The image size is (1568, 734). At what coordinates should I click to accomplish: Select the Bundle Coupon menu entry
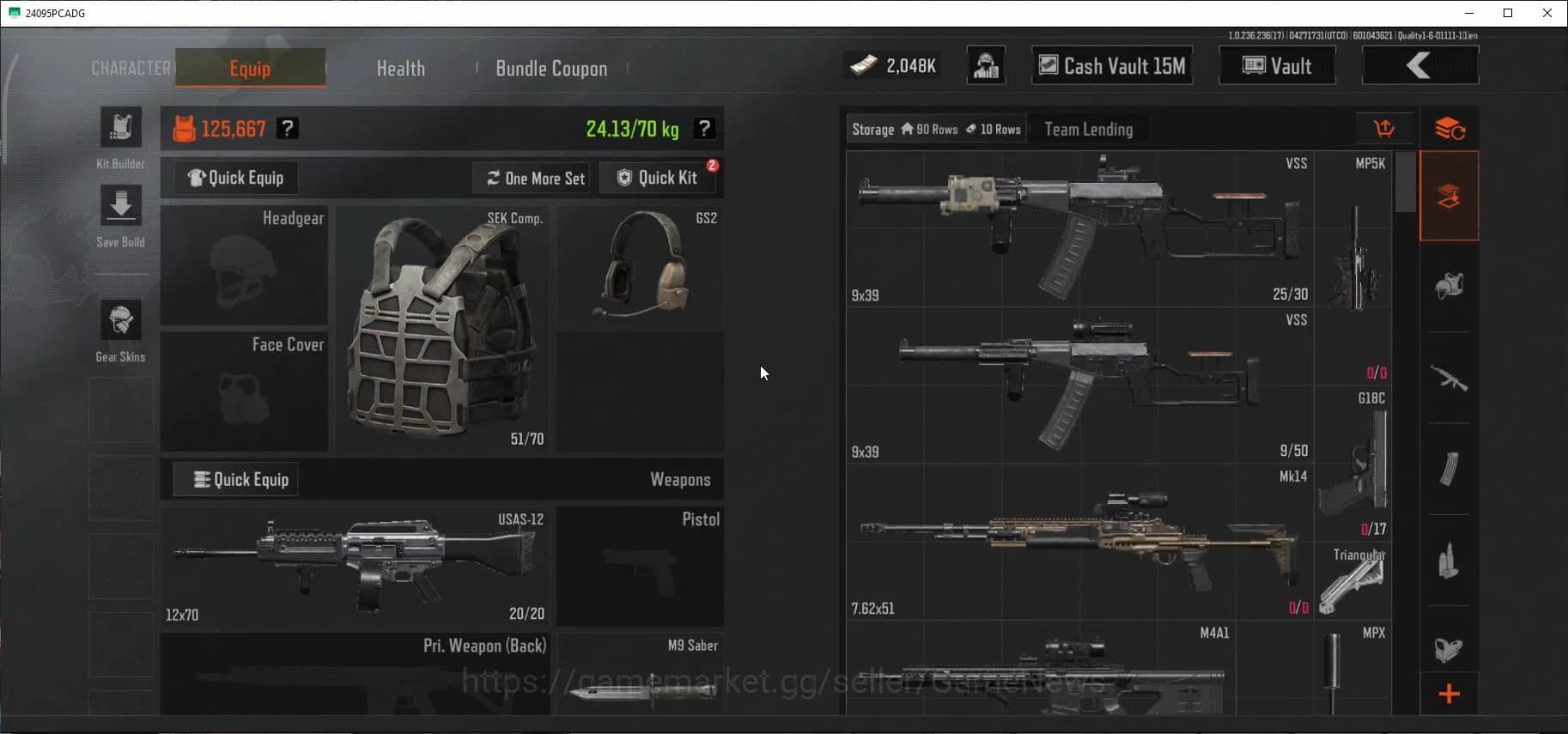tap(551, 68)
